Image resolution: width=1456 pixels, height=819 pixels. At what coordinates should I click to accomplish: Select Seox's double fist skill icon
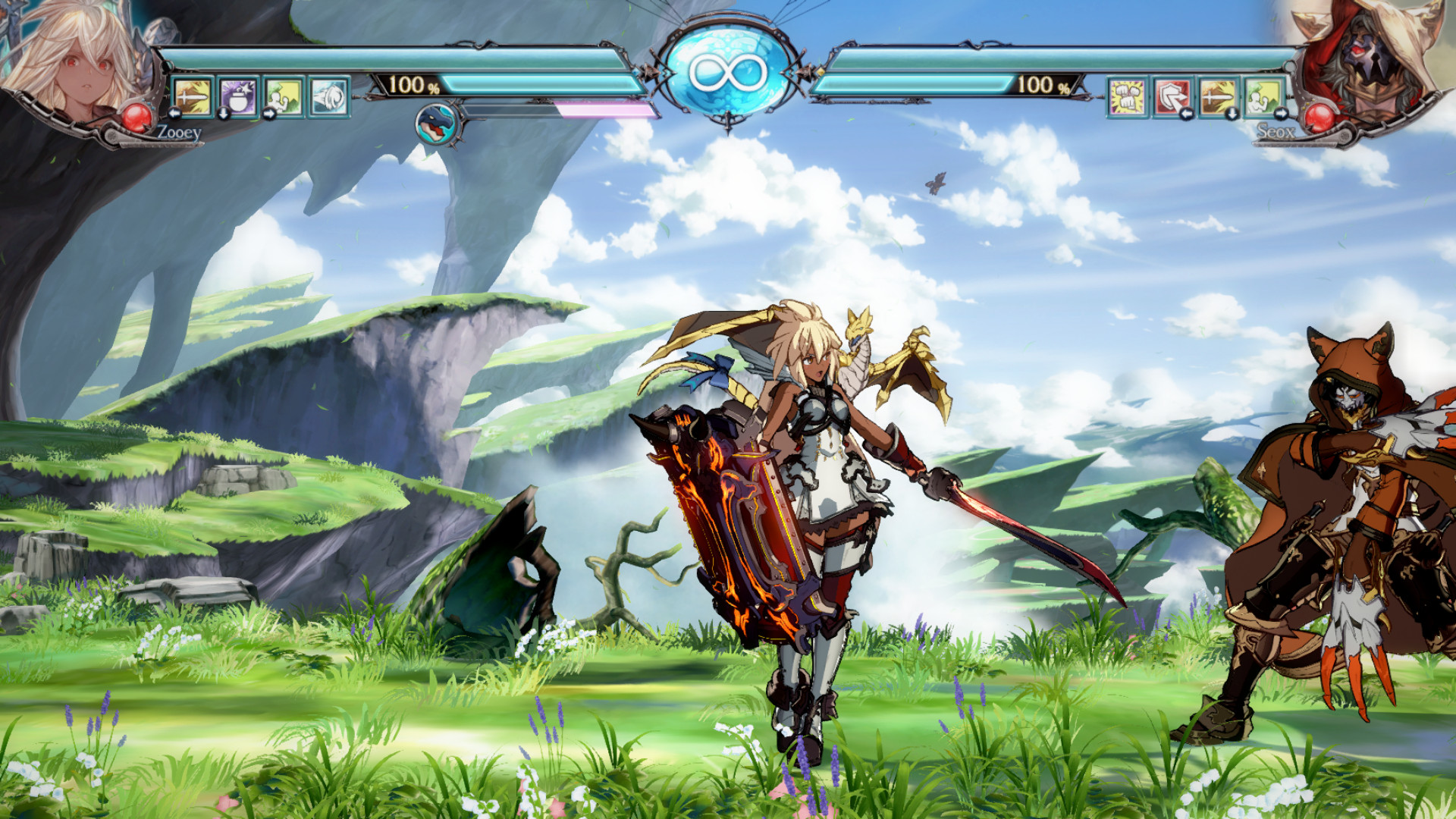tap(1128, 96)
